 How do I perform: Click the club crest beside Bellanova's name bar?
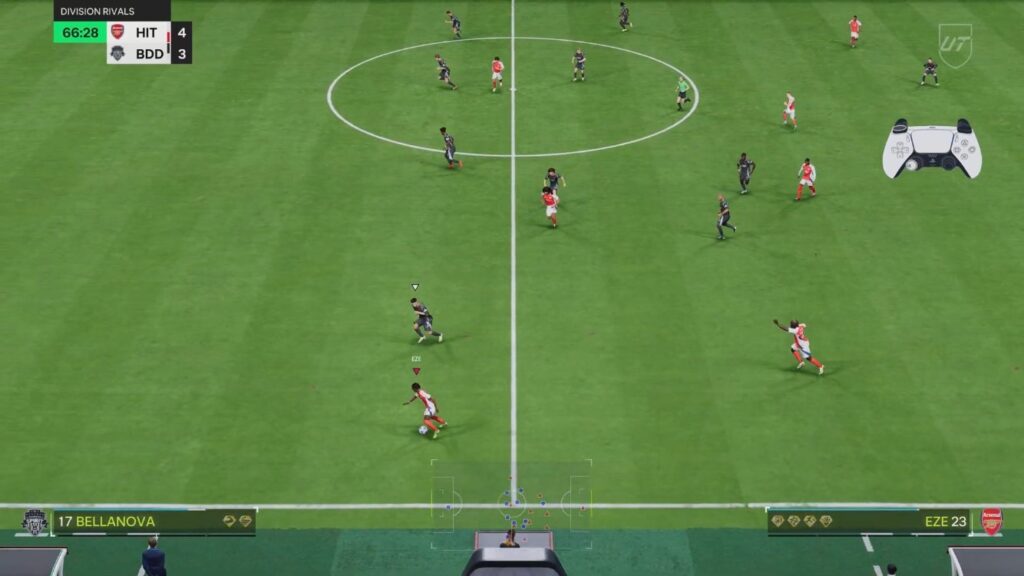34,522
